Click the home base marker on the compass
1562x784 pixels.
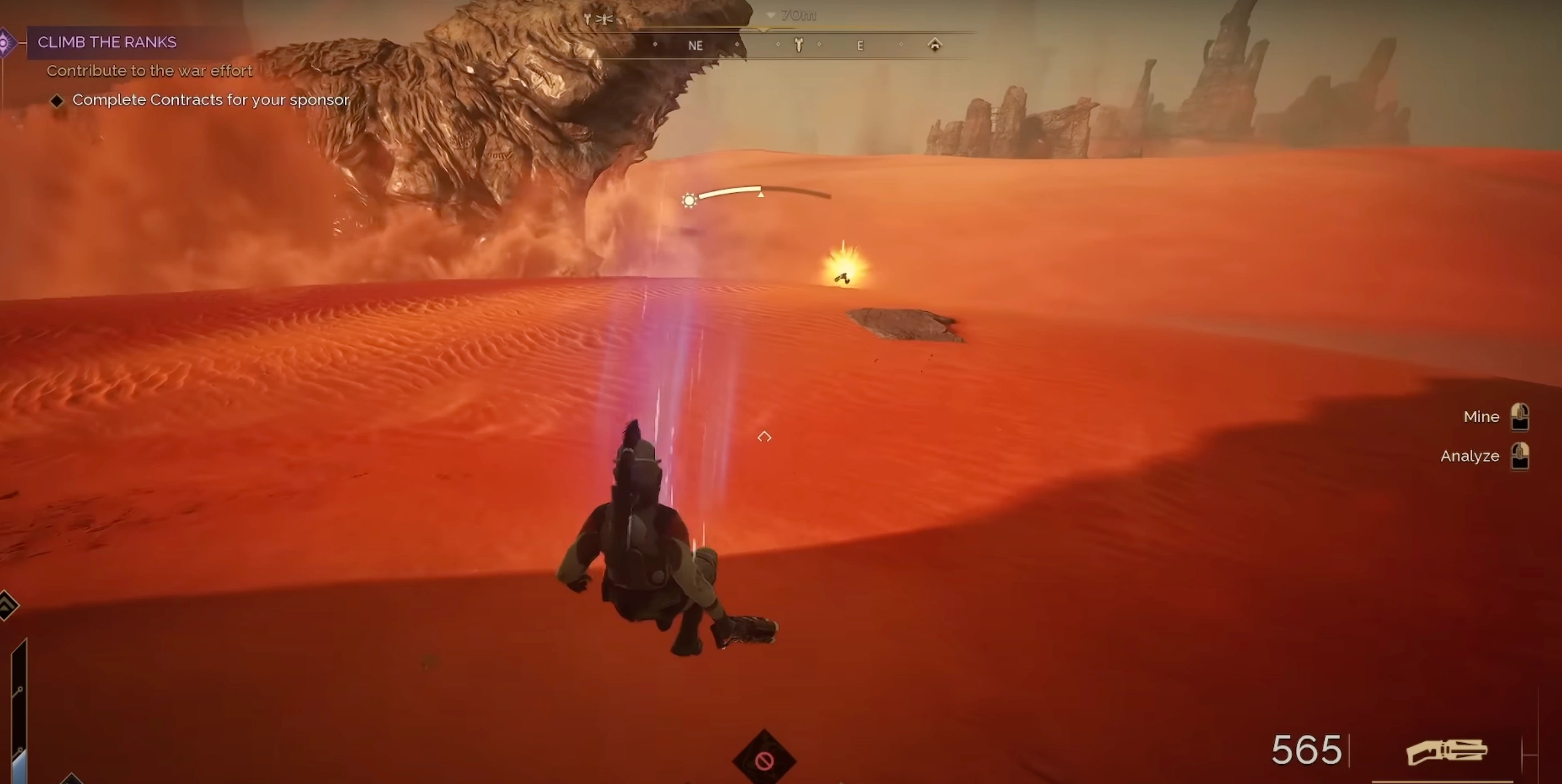tap(936, 45)
